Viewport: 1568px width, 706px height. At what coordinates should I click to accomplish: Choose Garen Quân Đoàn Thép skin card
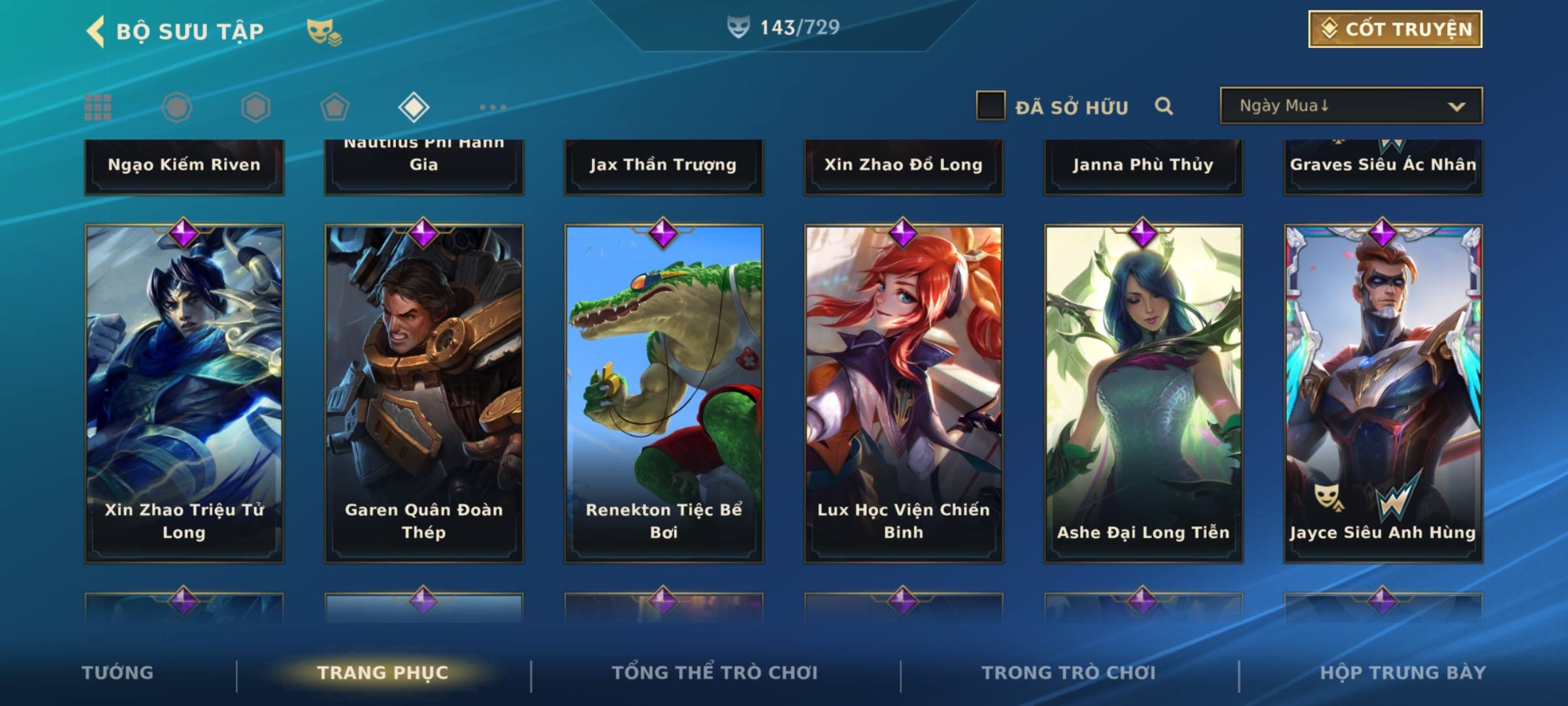424,392
